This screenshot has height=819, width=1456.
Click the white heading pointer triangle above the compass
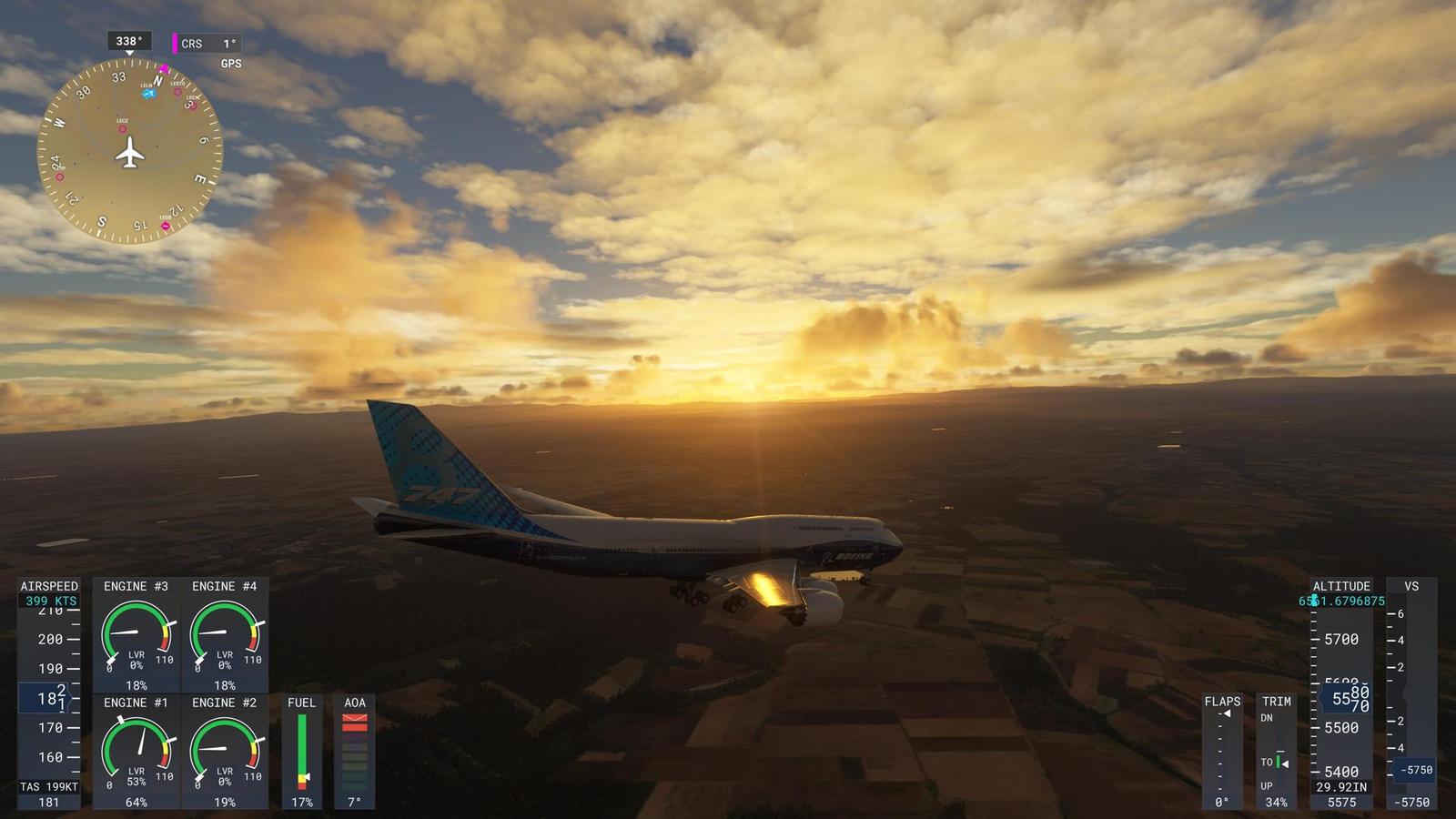[x=129, y=53]
